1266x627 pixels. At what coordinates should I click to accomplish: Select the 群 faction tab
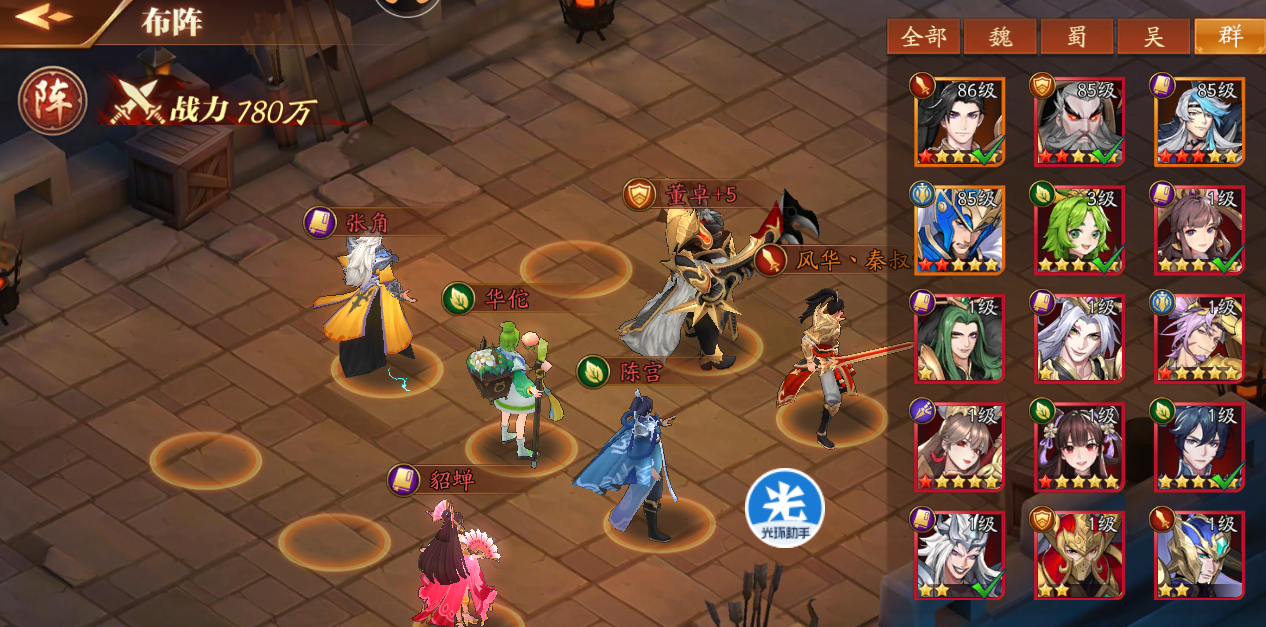1229,37
